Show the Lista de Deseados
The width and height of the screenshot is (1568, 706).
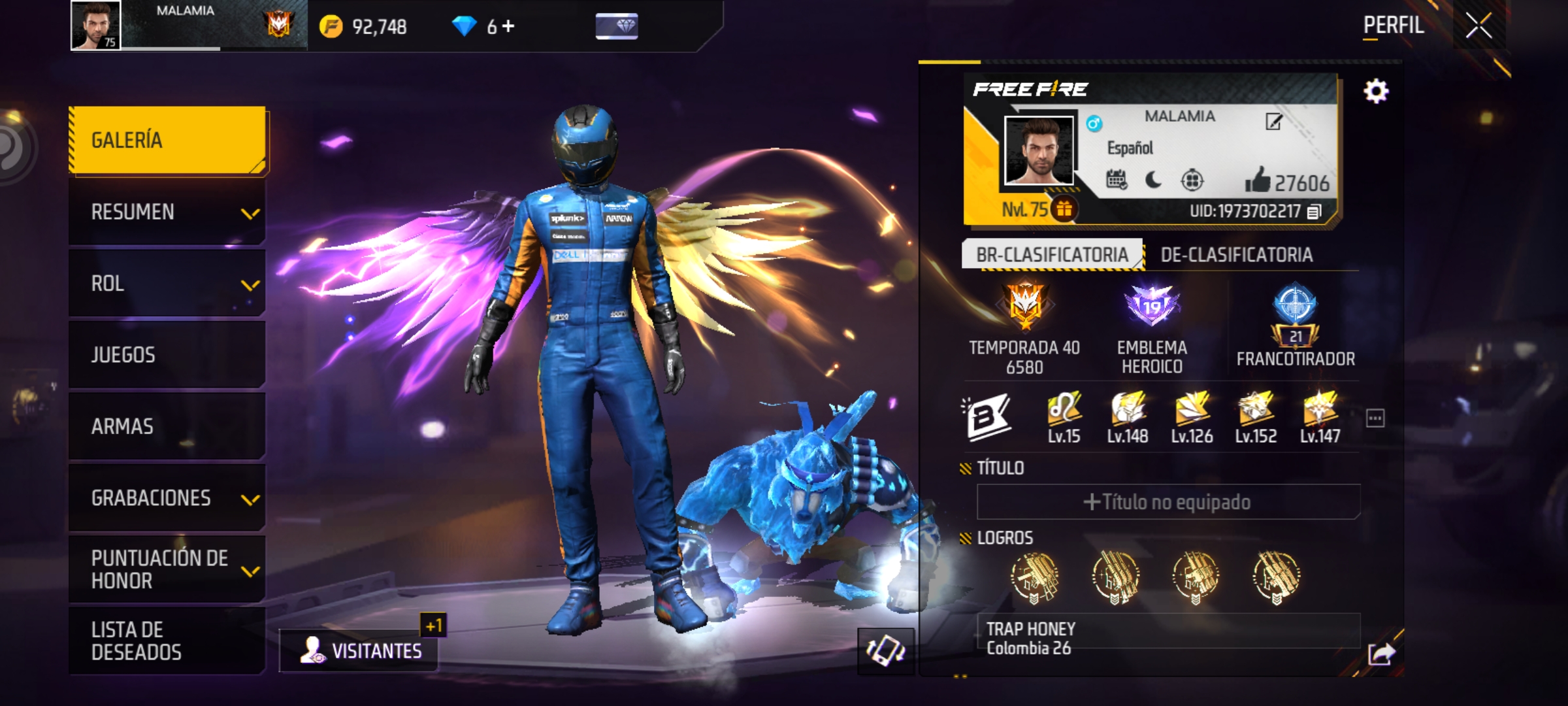point(167,641)
